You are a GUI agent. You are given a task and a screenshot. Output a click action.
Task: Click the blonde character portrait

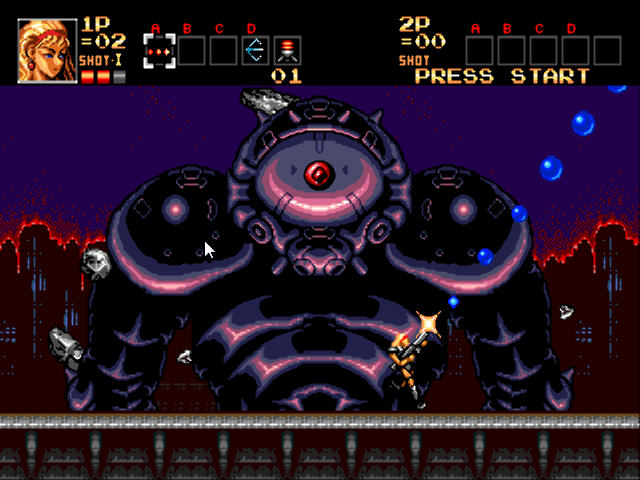(47, 51)
